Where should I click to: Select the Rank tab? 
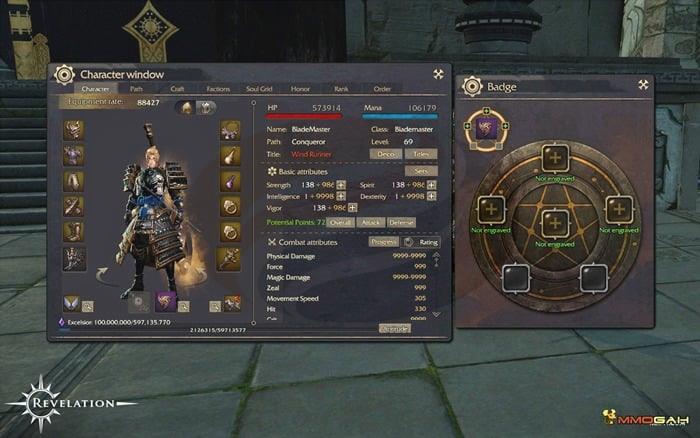click(x=341, y=88)
